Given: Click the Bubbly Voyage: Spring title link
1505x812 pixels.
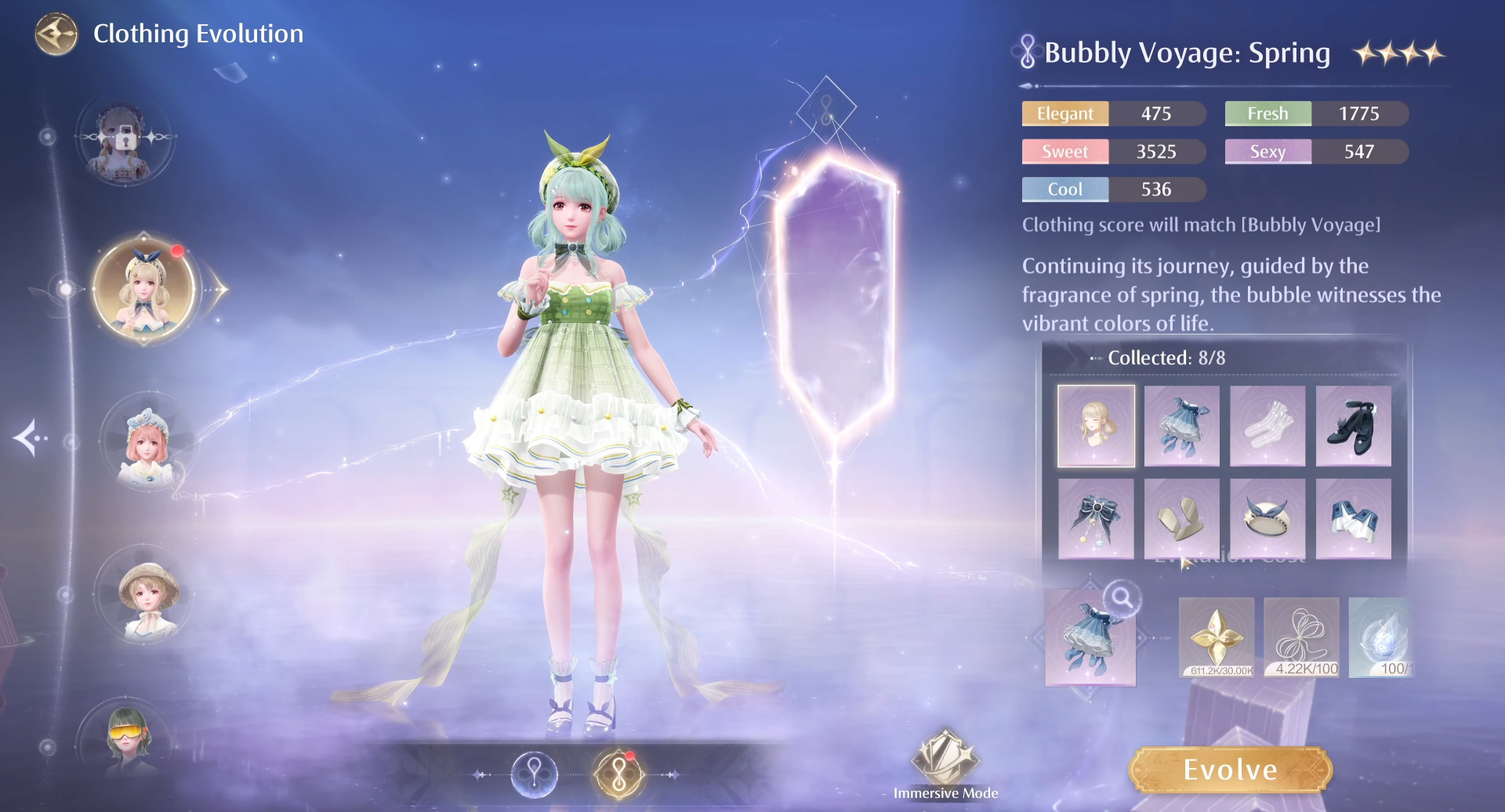Looking at the screenshot, I should (x=1188, y=53).
